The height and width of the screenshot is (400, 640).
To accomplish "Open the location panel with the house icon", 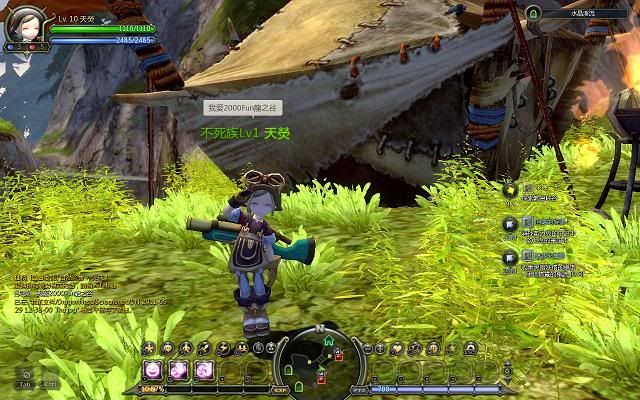I will [534, 13].
